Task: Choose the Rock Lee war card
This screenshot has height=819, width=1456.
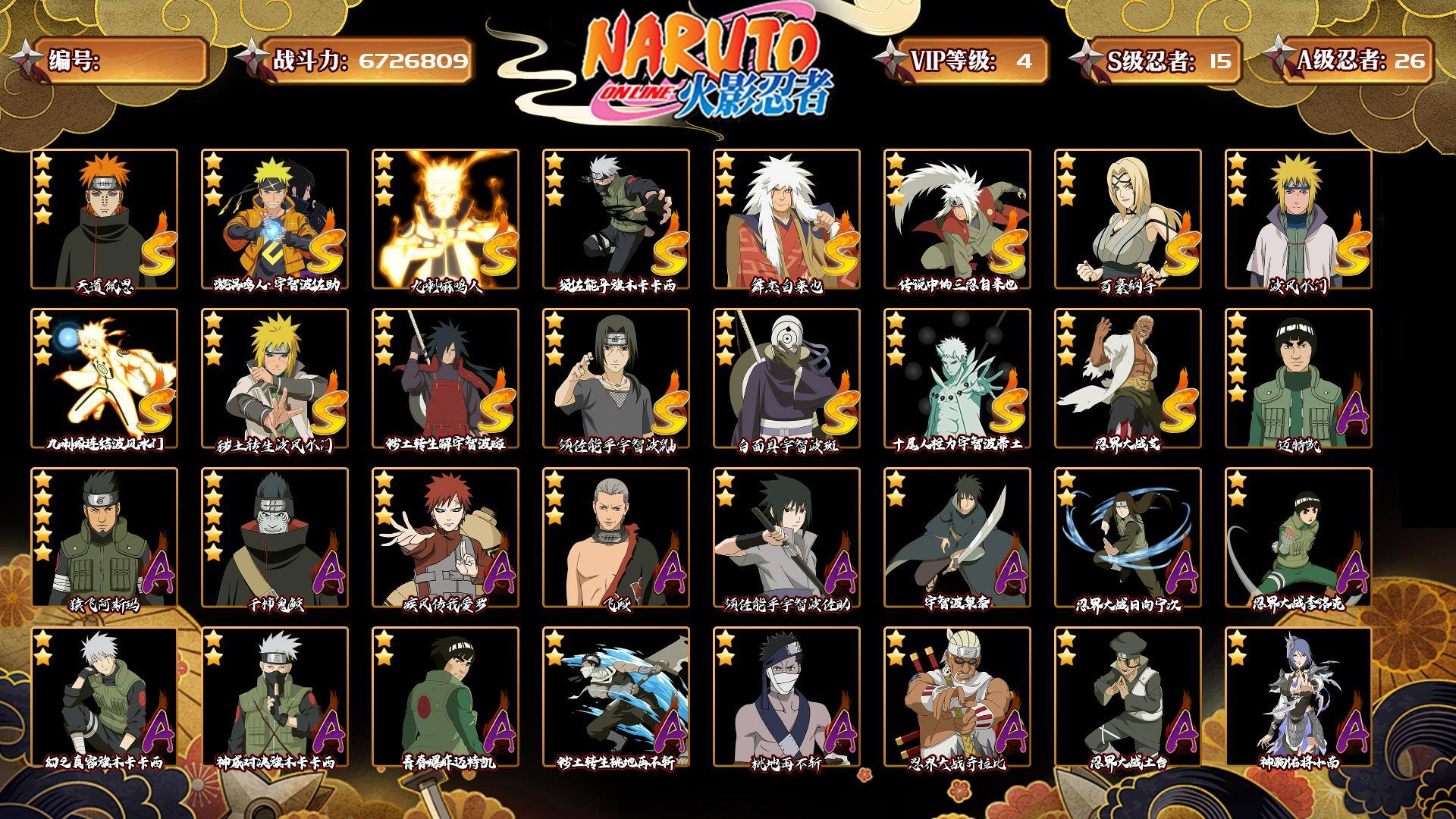Action: [1298, 537]
